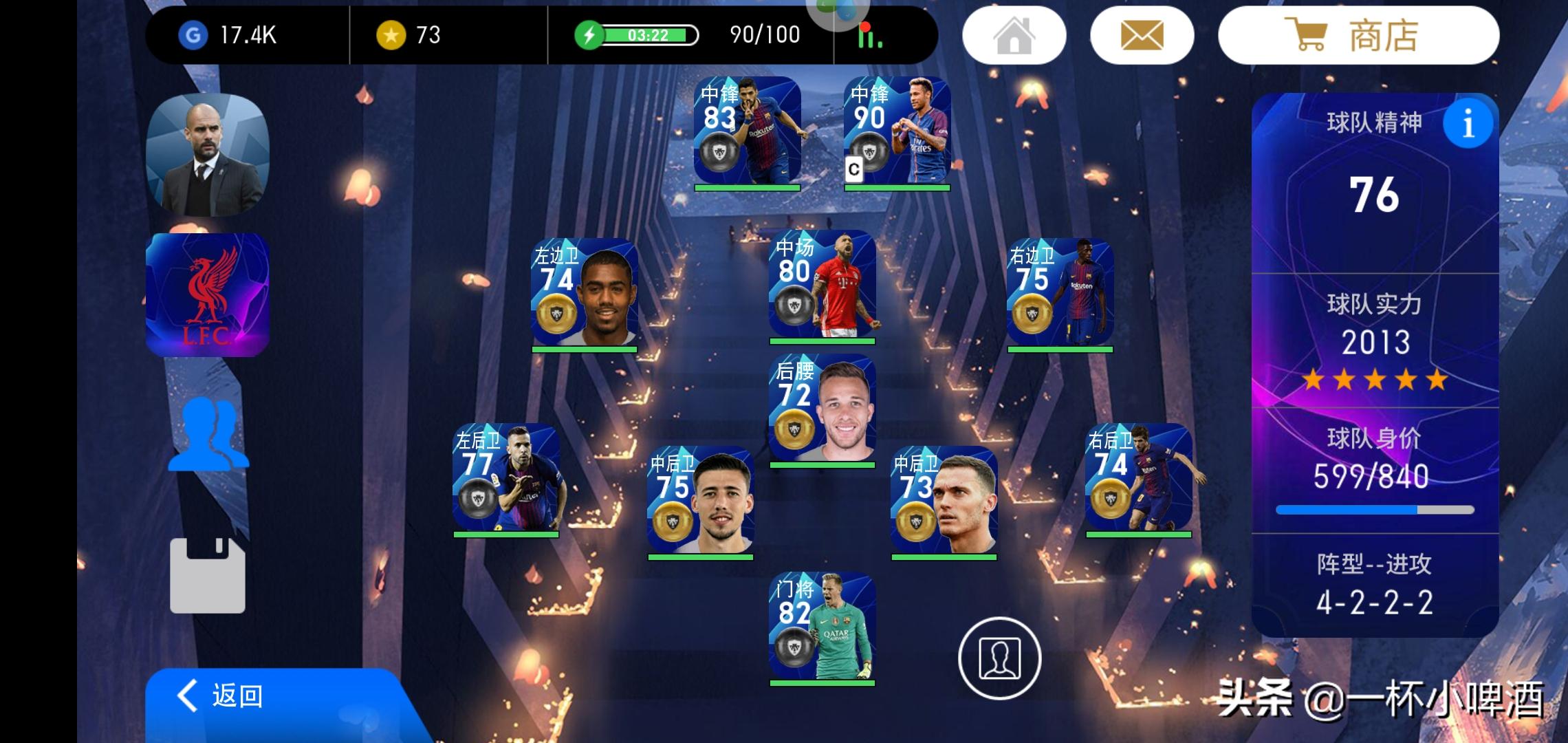Open the 商店 shop

pyautogui.click(x=1358, y=36)
